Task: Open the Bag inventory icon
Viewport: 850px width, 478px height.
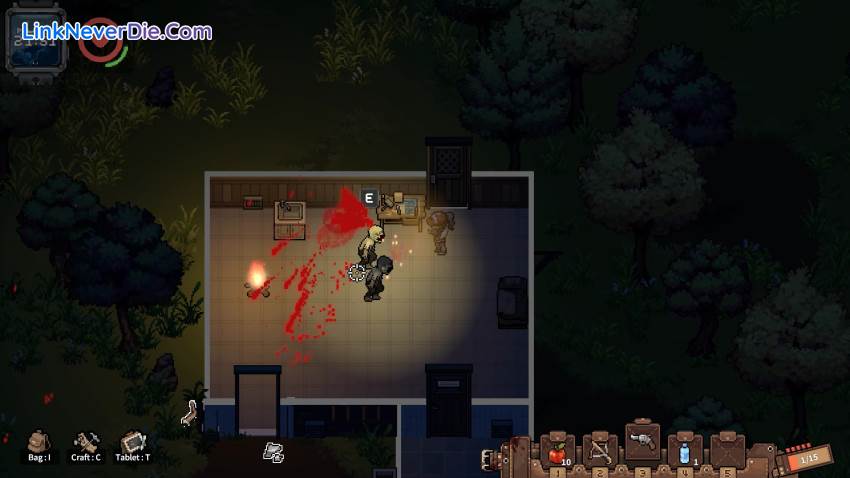Action: (39, 441)
